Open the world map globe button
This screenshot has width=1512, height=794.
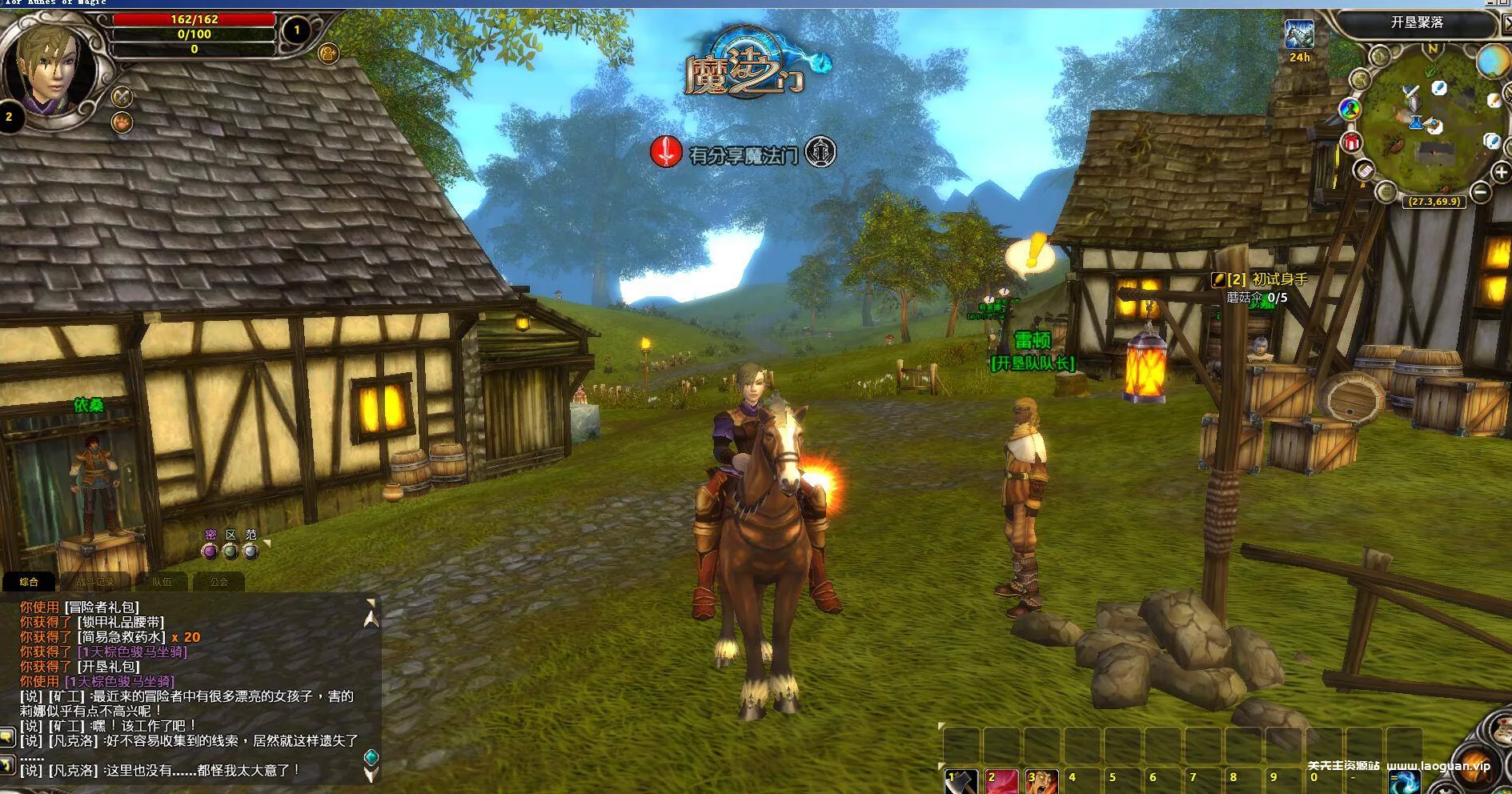click(1492, 62)
